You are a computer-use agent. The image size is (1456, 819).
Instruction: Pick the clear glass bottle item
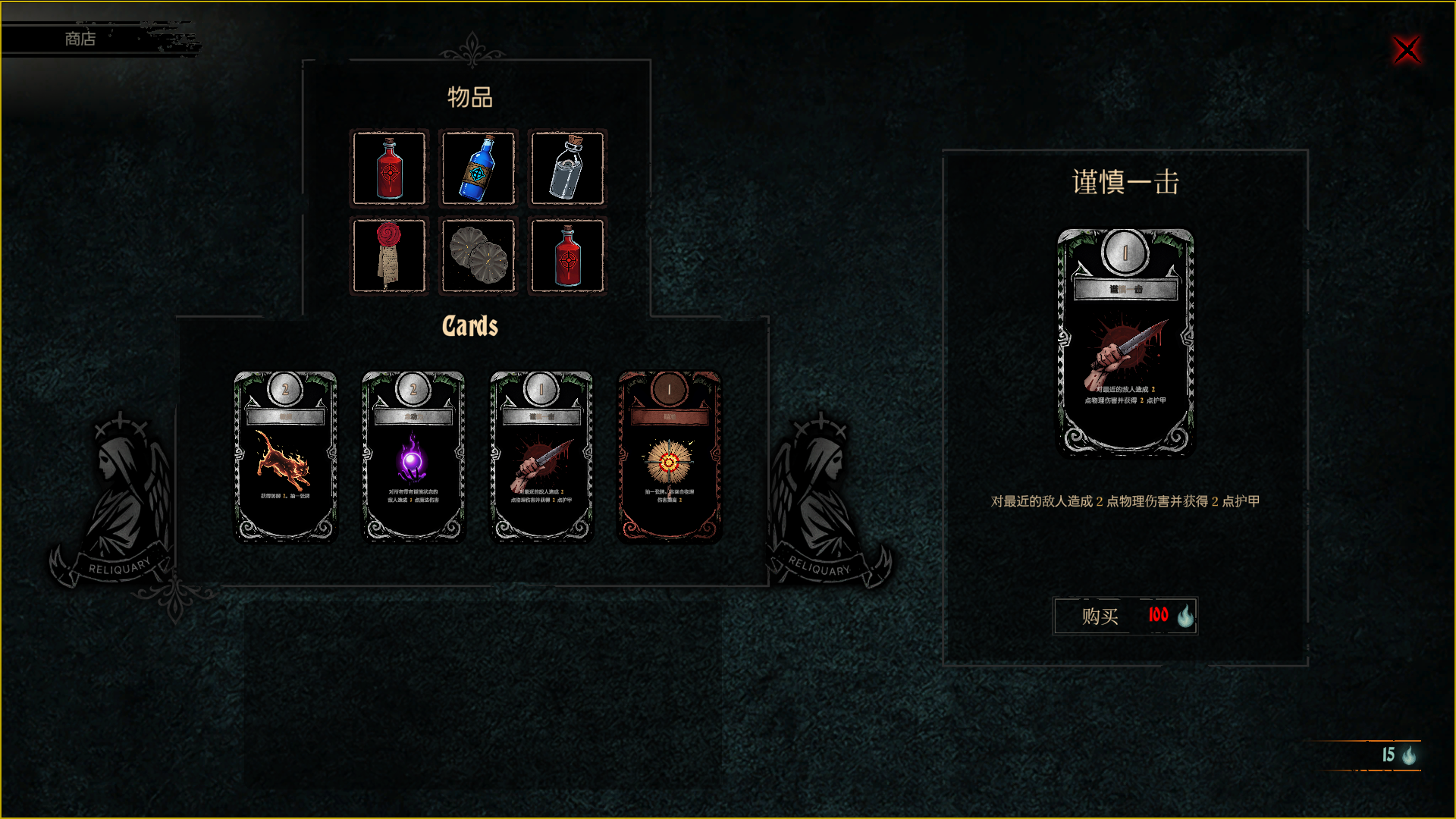pyautogui.click(x=567, y=168)
